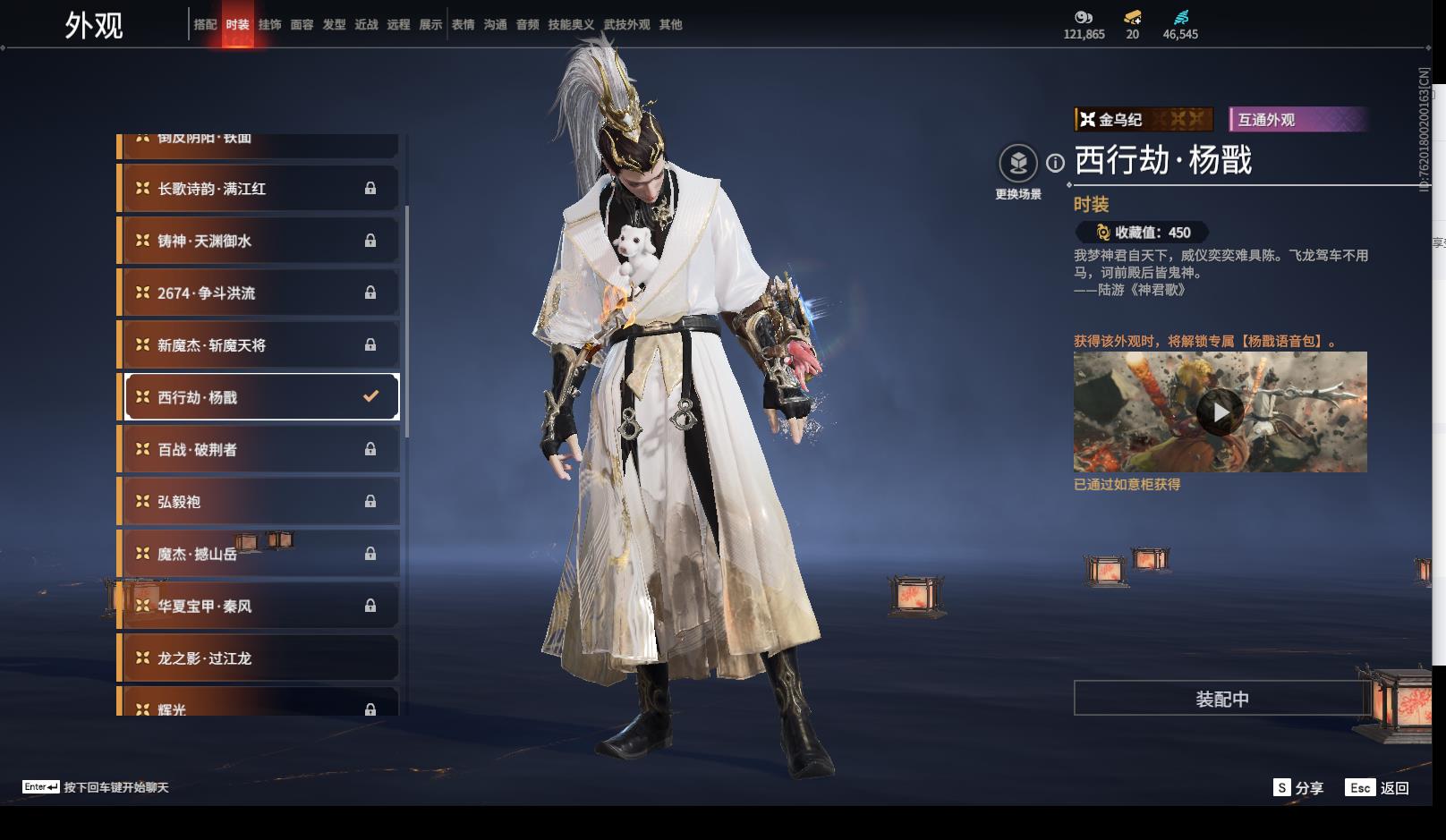Open the 挂饰 tab
1446x840 pixels.
269,25
